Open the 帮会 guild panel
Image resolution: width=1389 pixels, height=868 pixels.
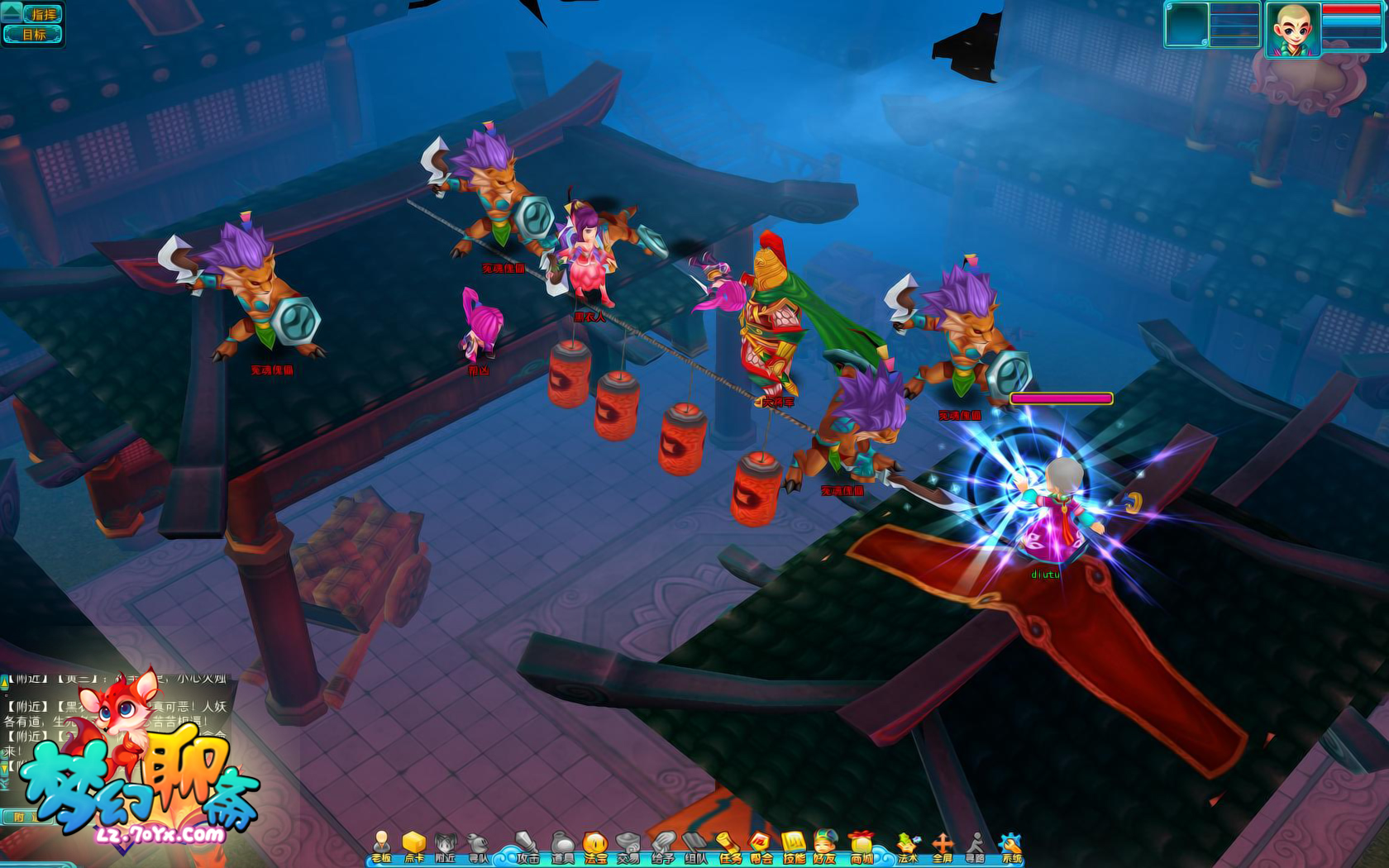[761, 847]
